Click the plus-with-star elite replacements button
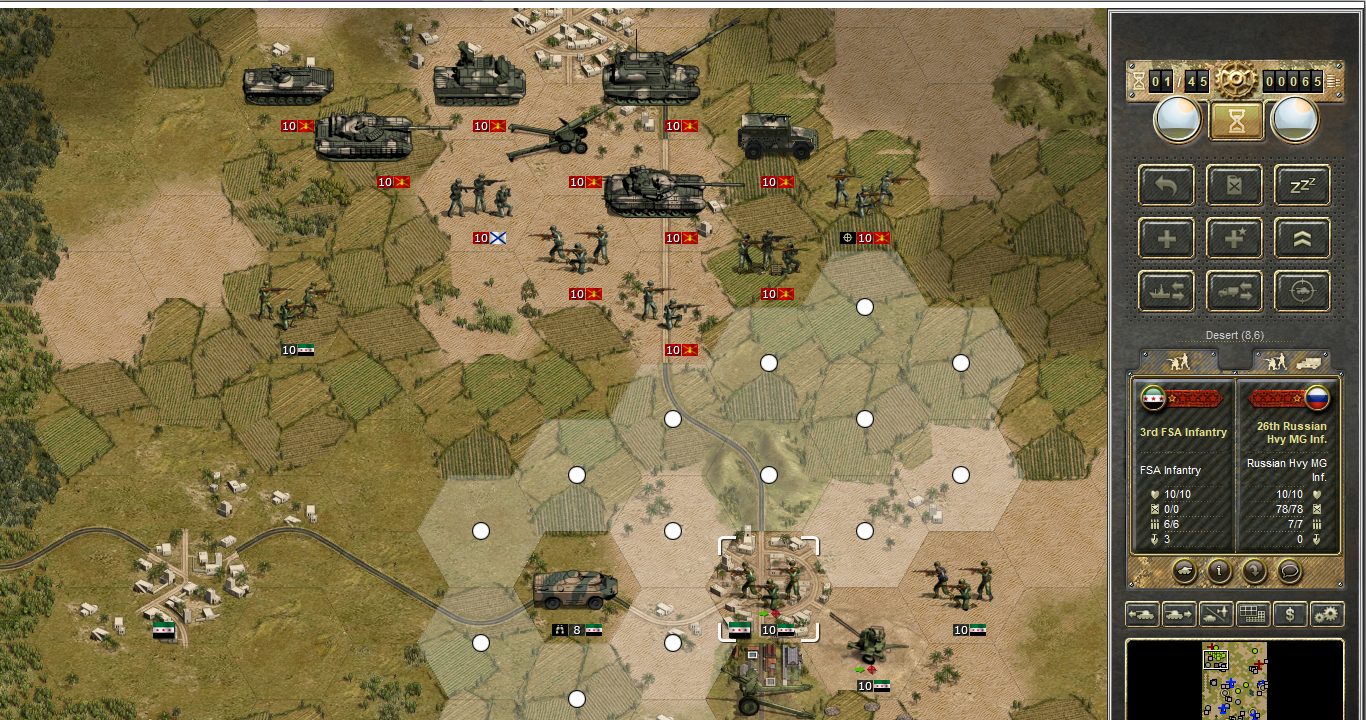This screenshot has width=1366, height=720. pyautogui.click(x=1234, y=238)
